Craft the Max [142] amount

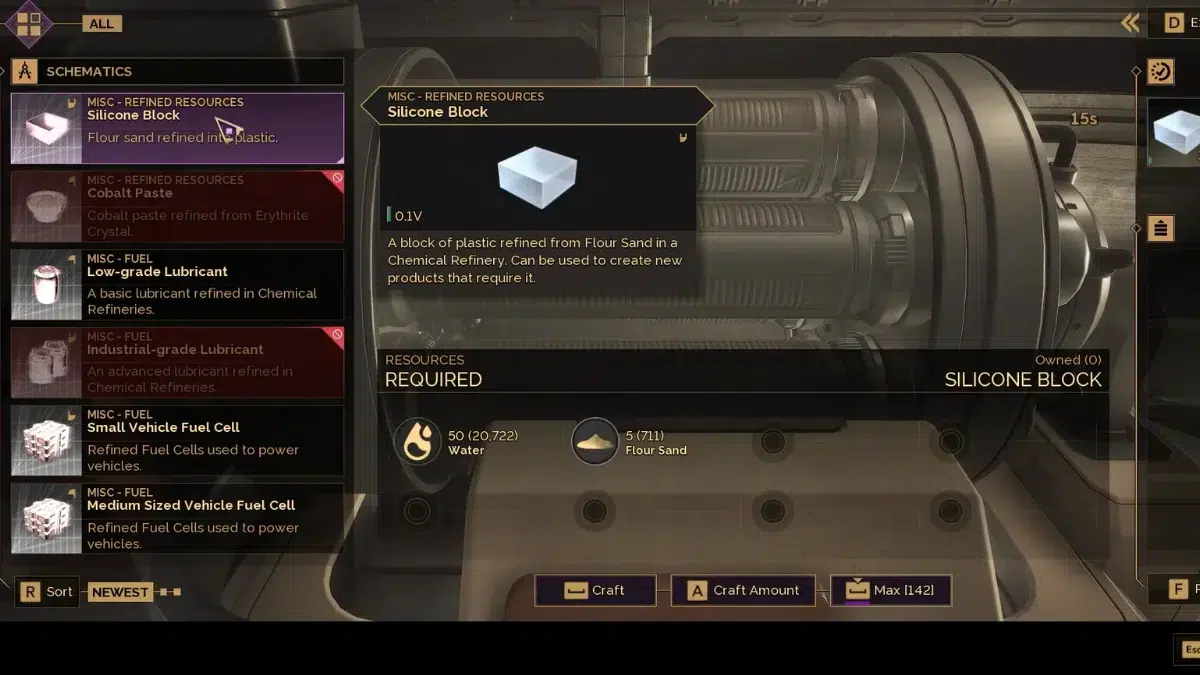[x=890, y=590]
